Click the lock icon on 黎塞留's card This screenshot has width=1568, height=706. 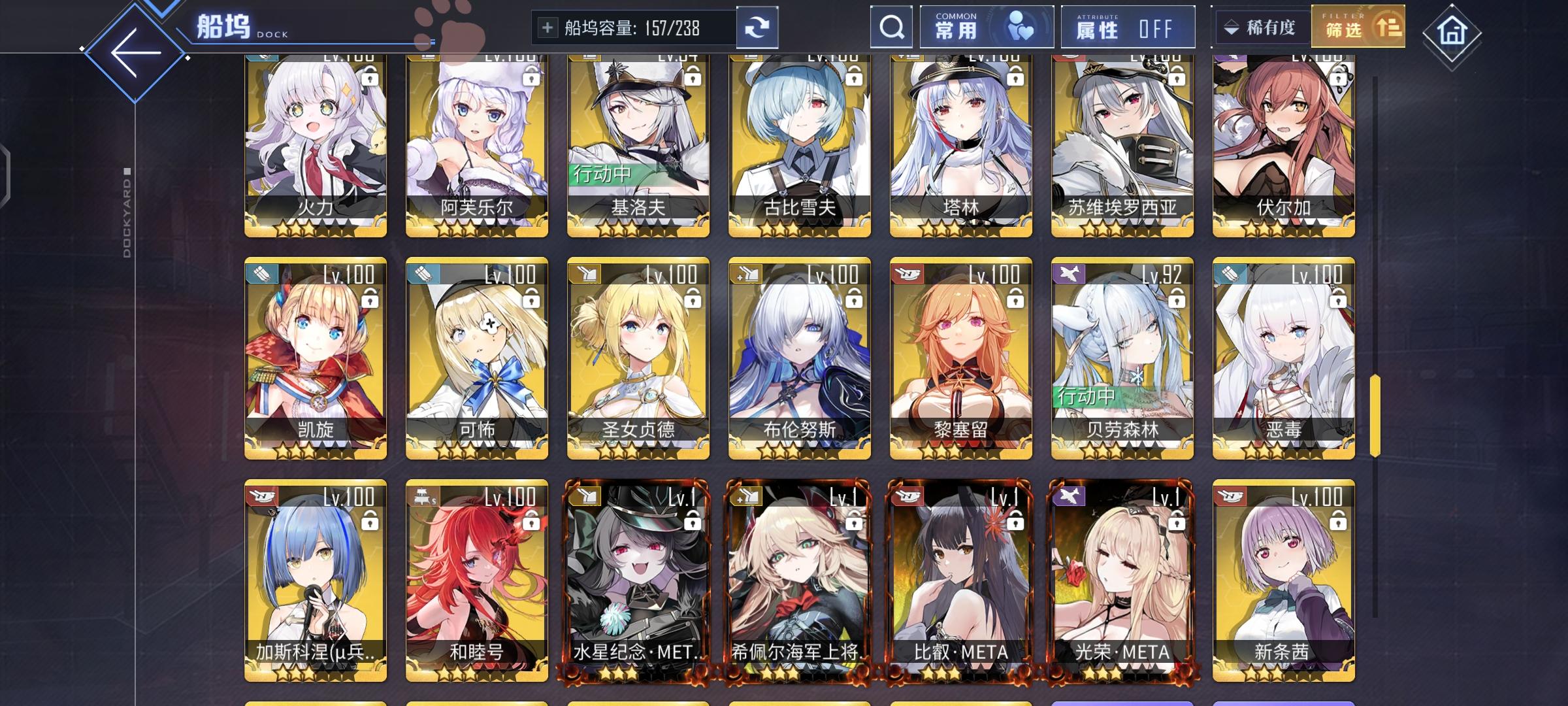1015,298
